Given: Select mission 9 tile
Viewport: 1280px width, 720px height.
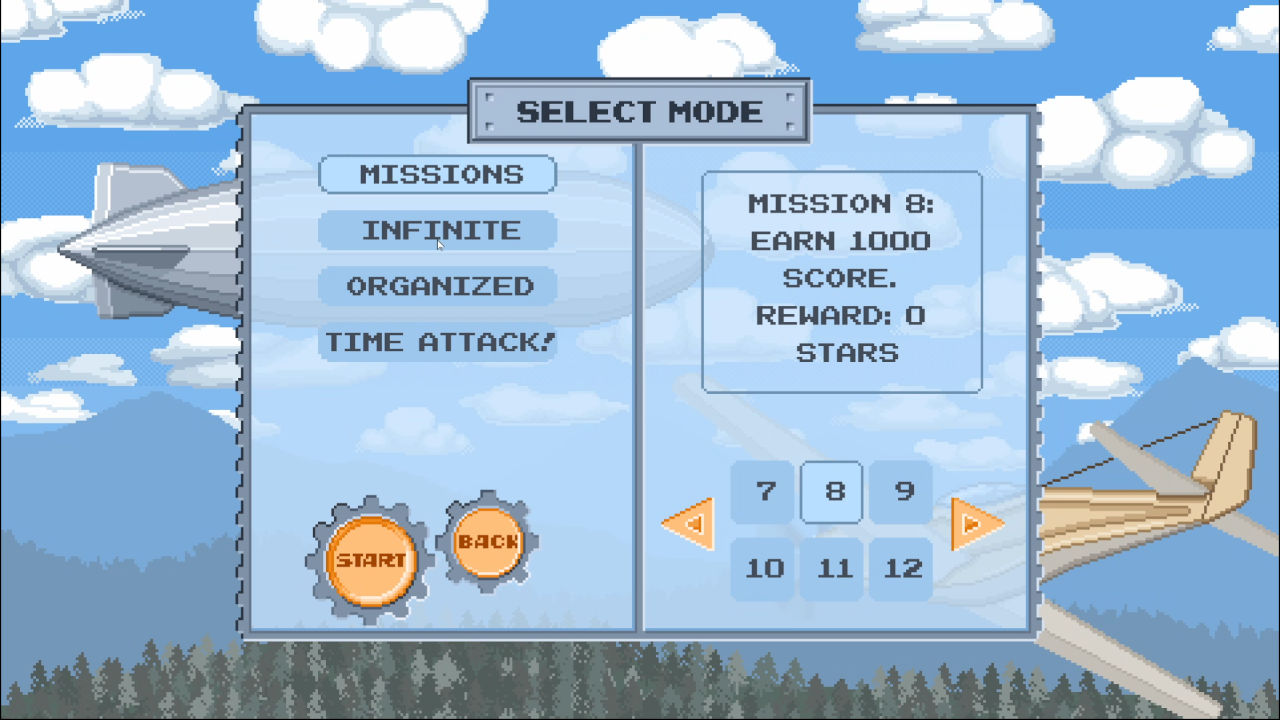Looking at the screenshot, I should pyautogui.click(x=903, y=491).
